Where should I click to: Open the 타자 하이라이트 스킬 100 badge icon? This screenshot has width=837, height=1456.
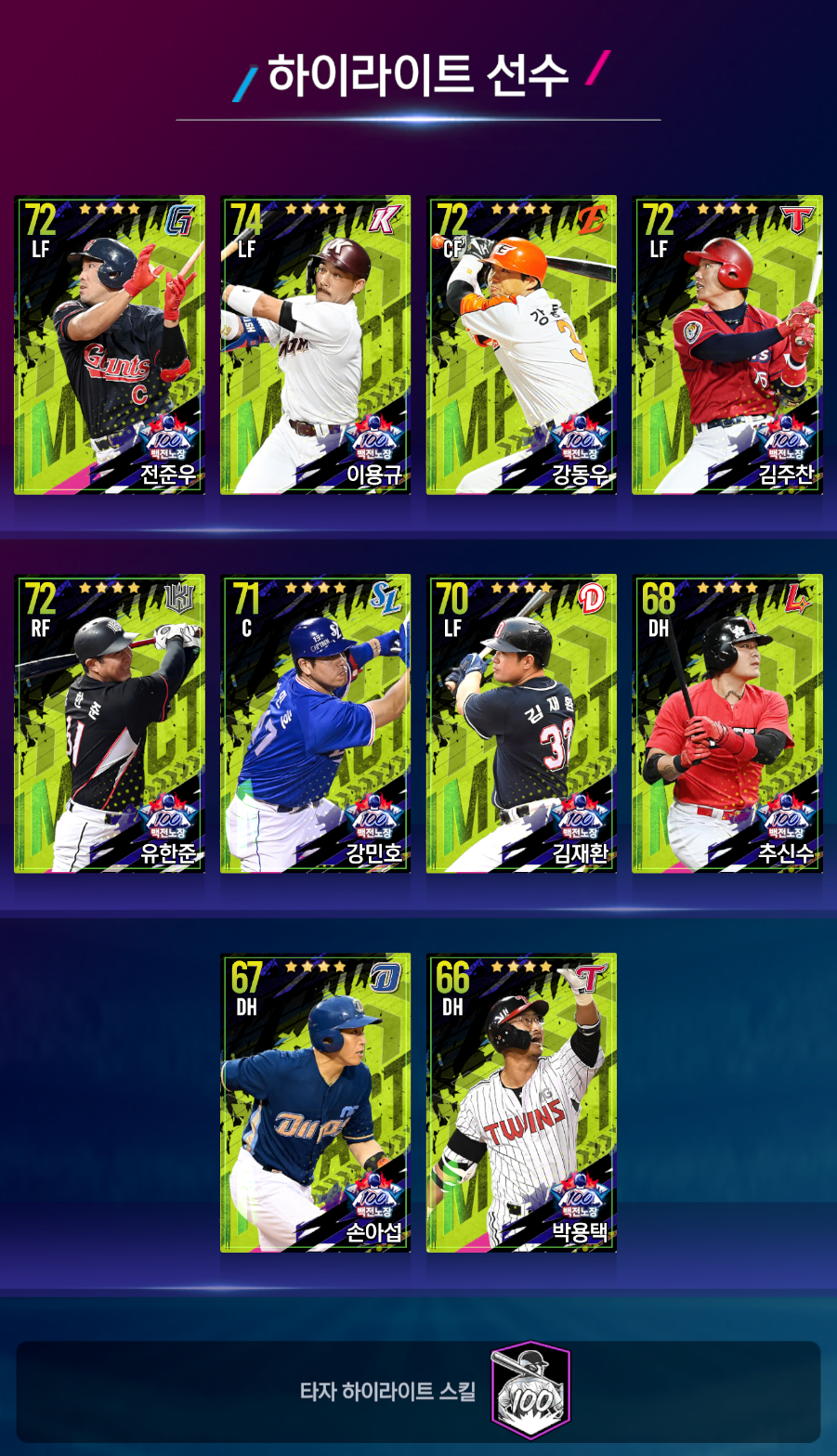530,1391
